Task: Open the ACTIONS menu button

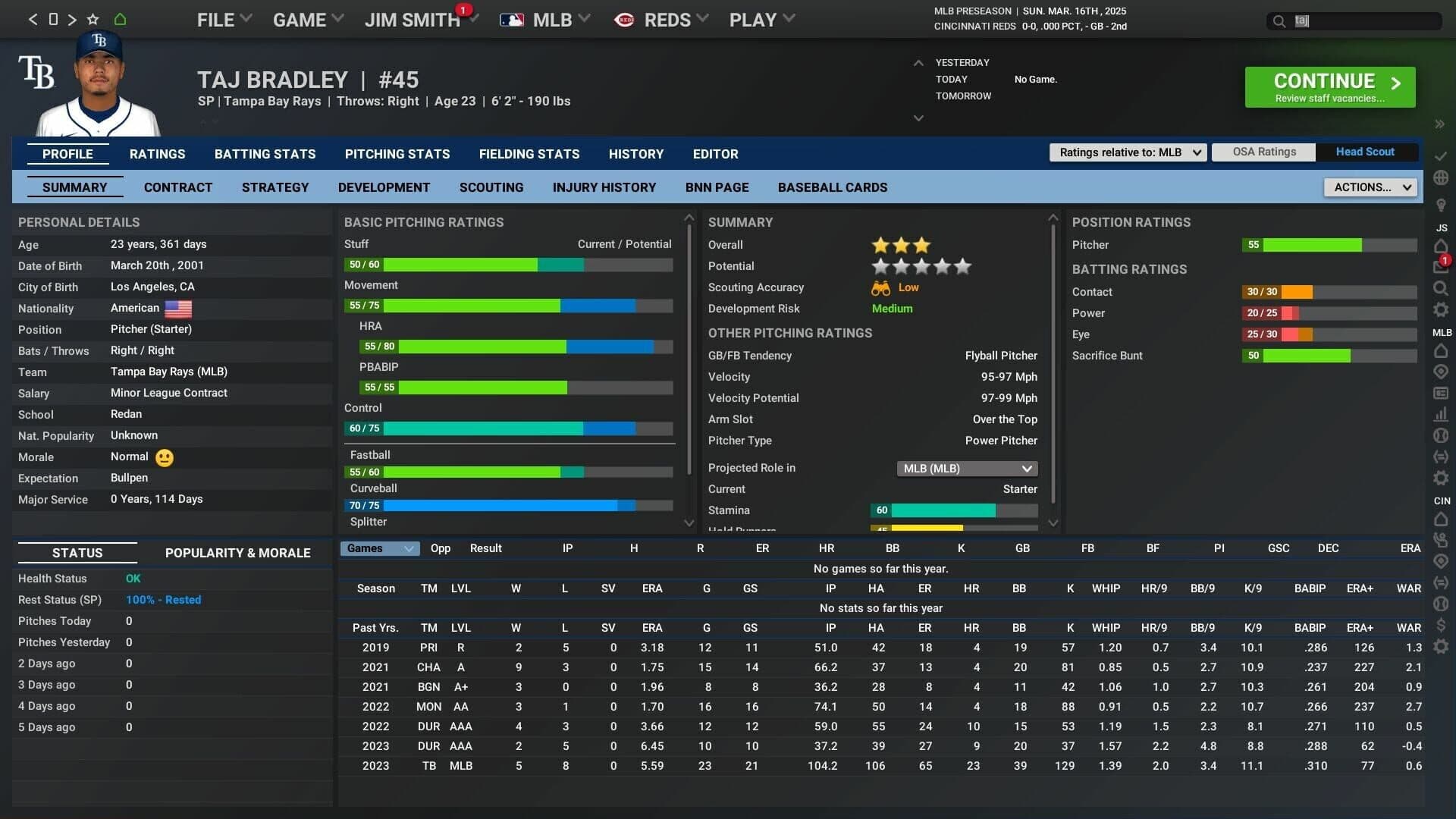Action: click(1370, 187)
